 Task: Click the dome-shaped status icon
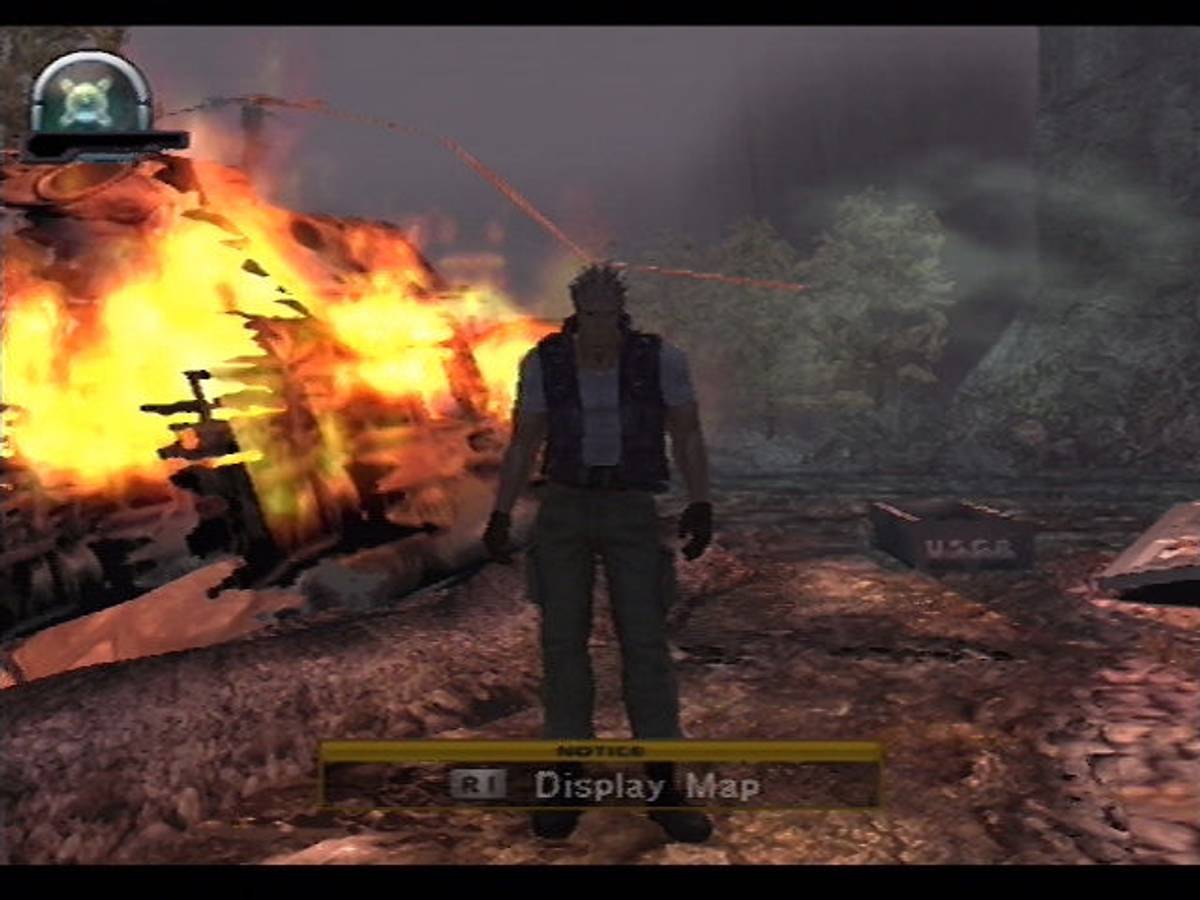tap(90, 97)
